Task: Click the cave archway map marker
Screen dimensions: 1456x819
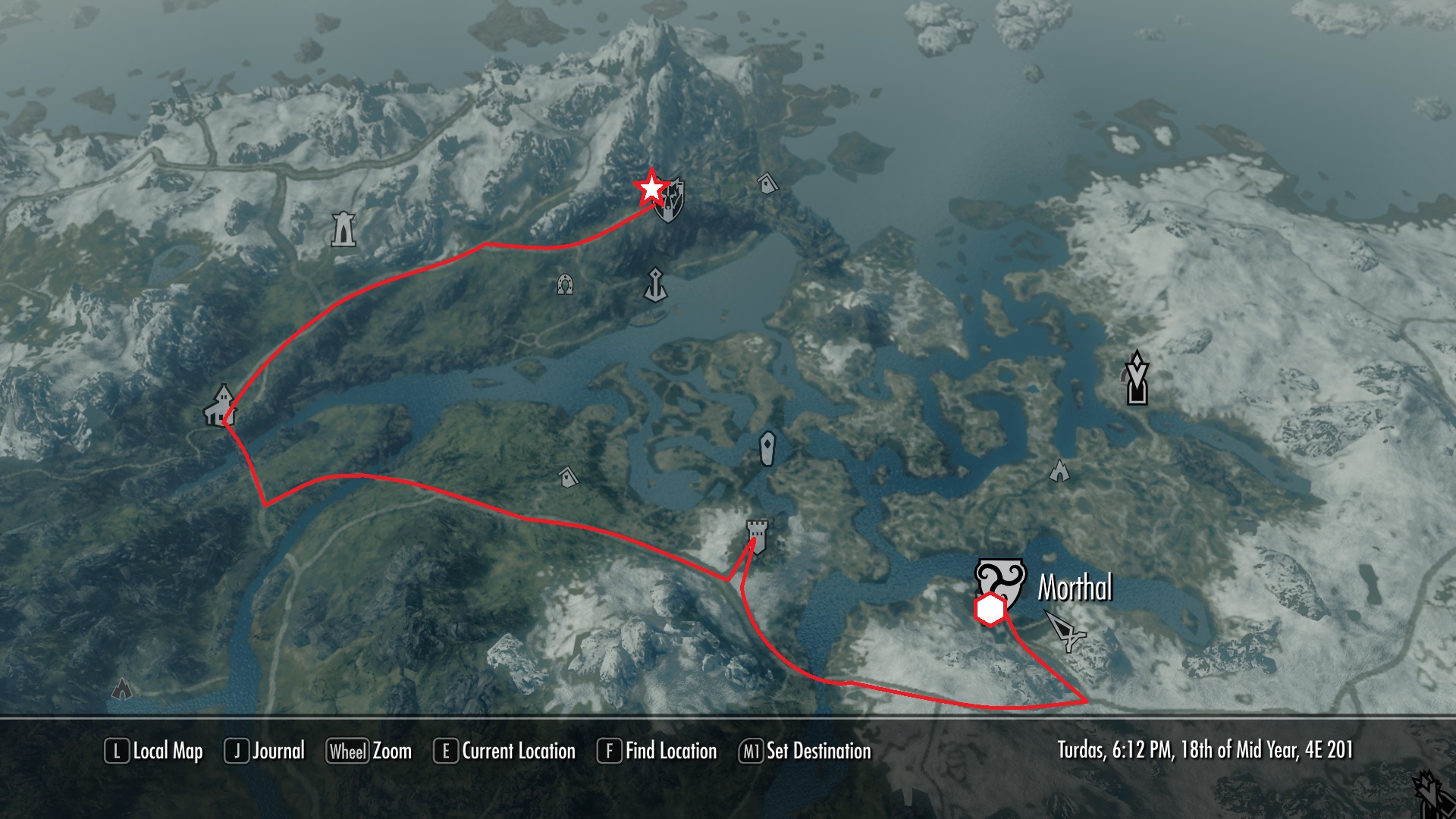Action: point(564,284)
